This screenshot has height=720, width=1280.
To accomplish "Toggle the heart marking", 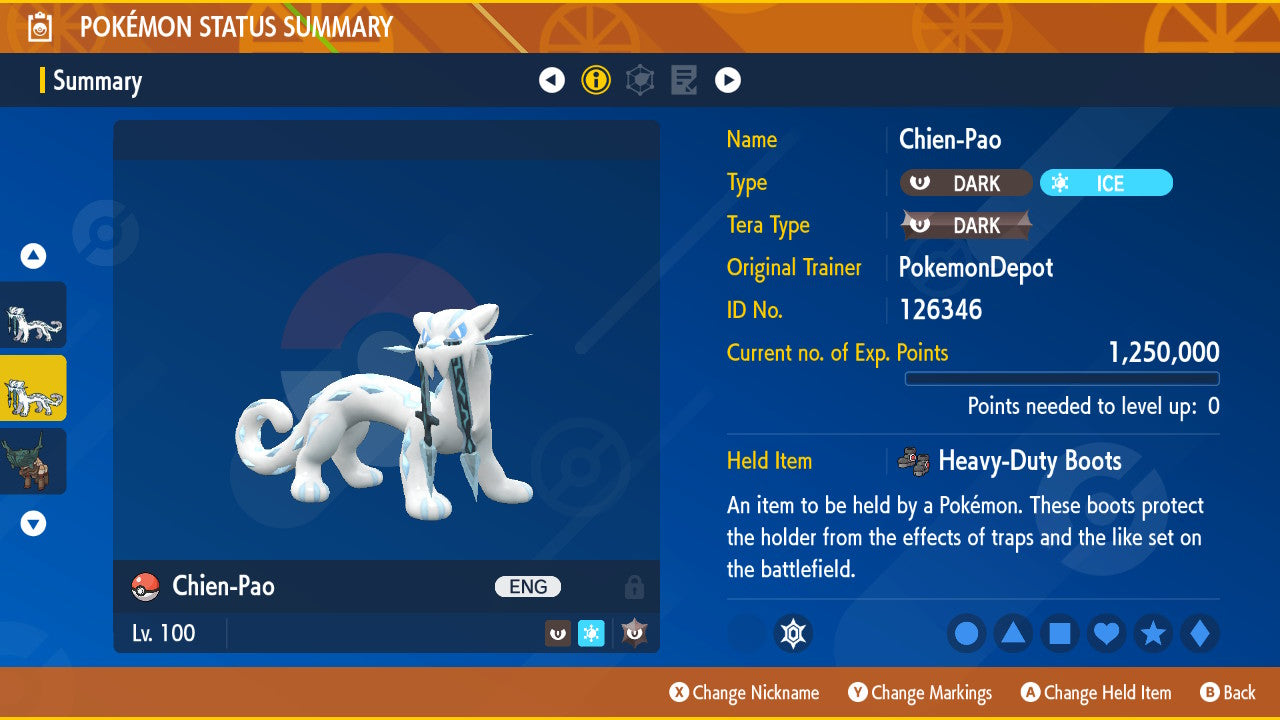I will click(x=1107, y=634).
